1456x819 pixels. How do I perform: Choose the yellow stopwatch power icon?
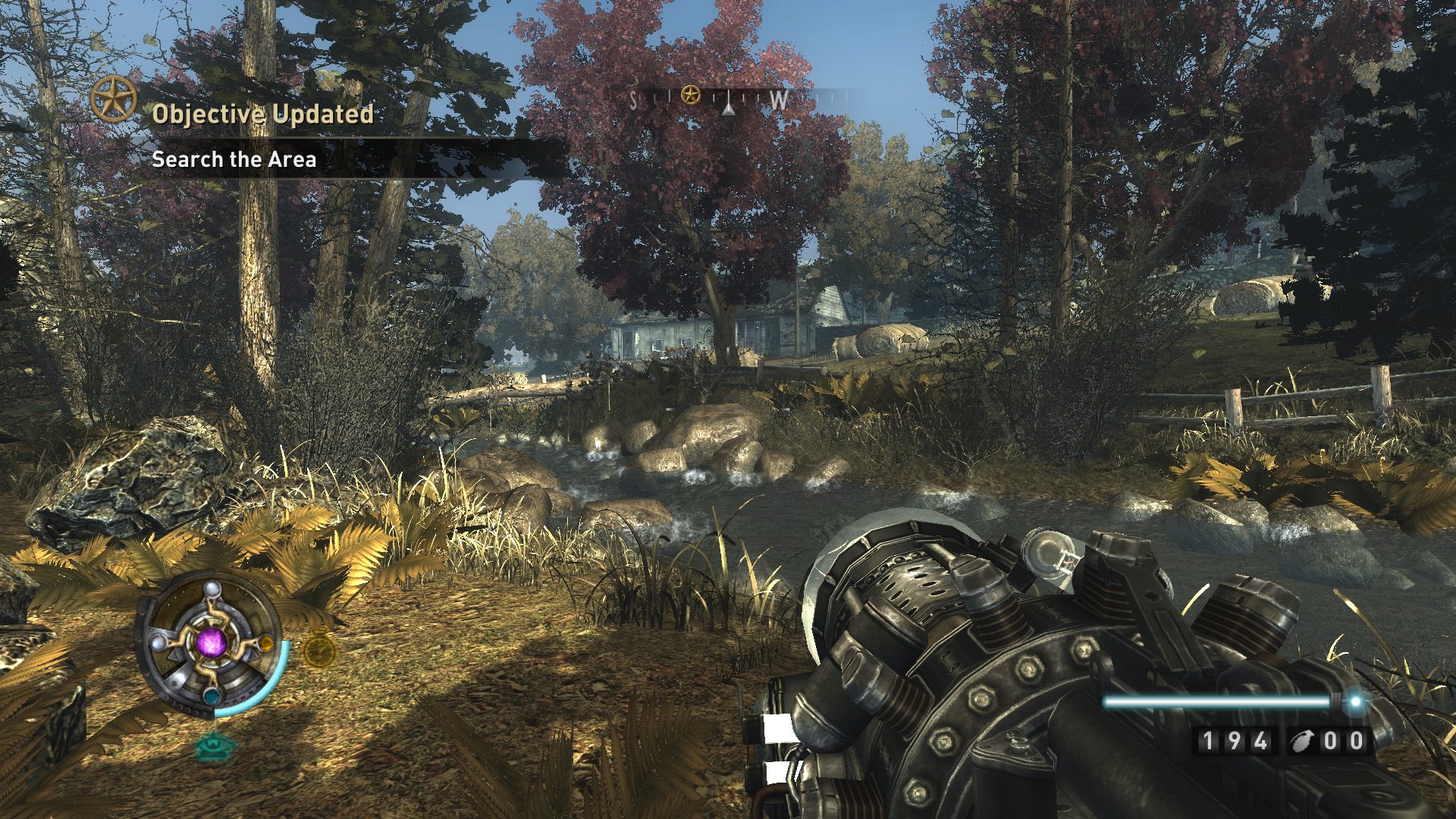[x=319, y=650]
